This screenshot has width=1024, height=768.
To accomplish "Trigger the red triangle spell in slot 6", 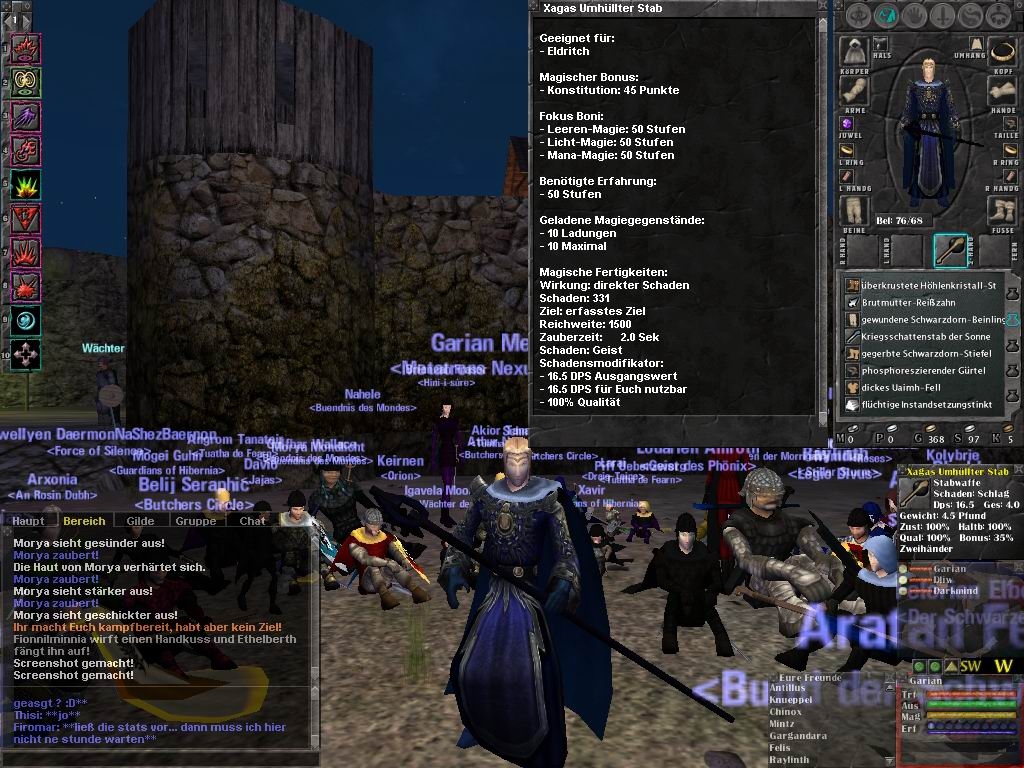I will pyautogui.click(x=25, y=217).
